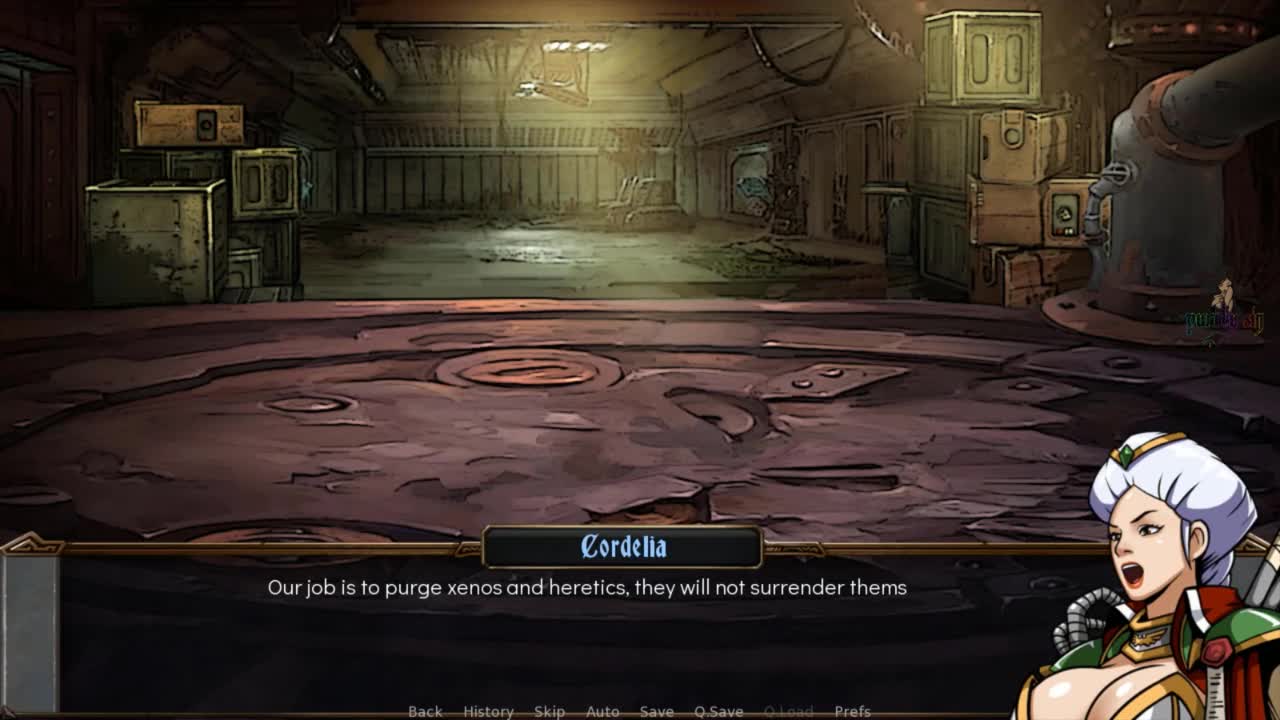Image resolution: width=1280 pixels, height=720 pixels.
Task: Open the dialogue History log
Action: pos(488,711)
